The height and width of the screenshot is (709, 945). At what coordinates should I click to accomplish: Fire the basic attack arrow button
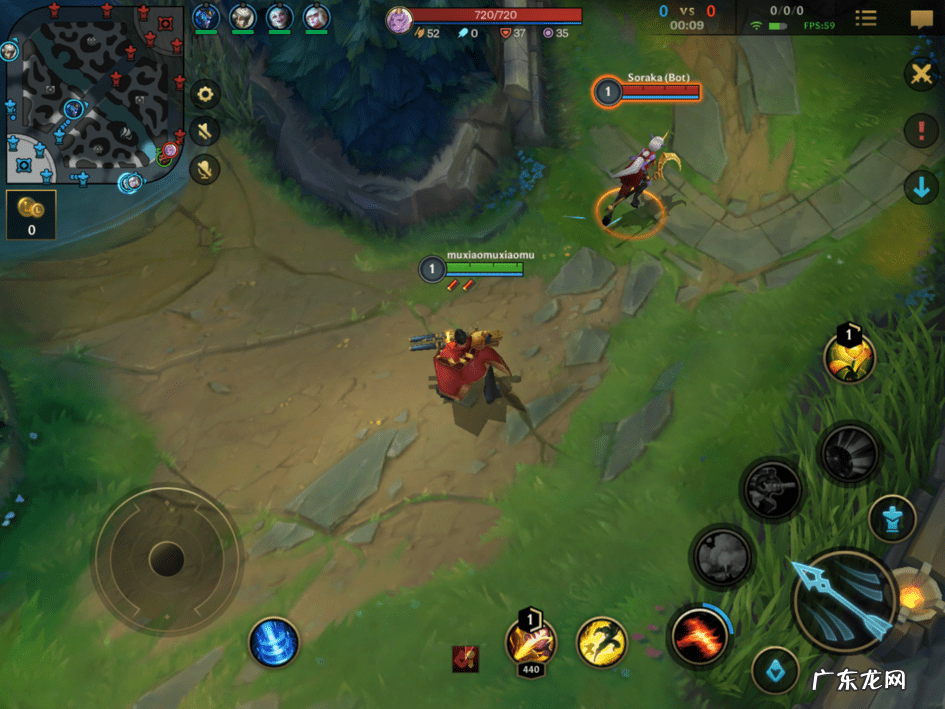[x=843, y=600]
